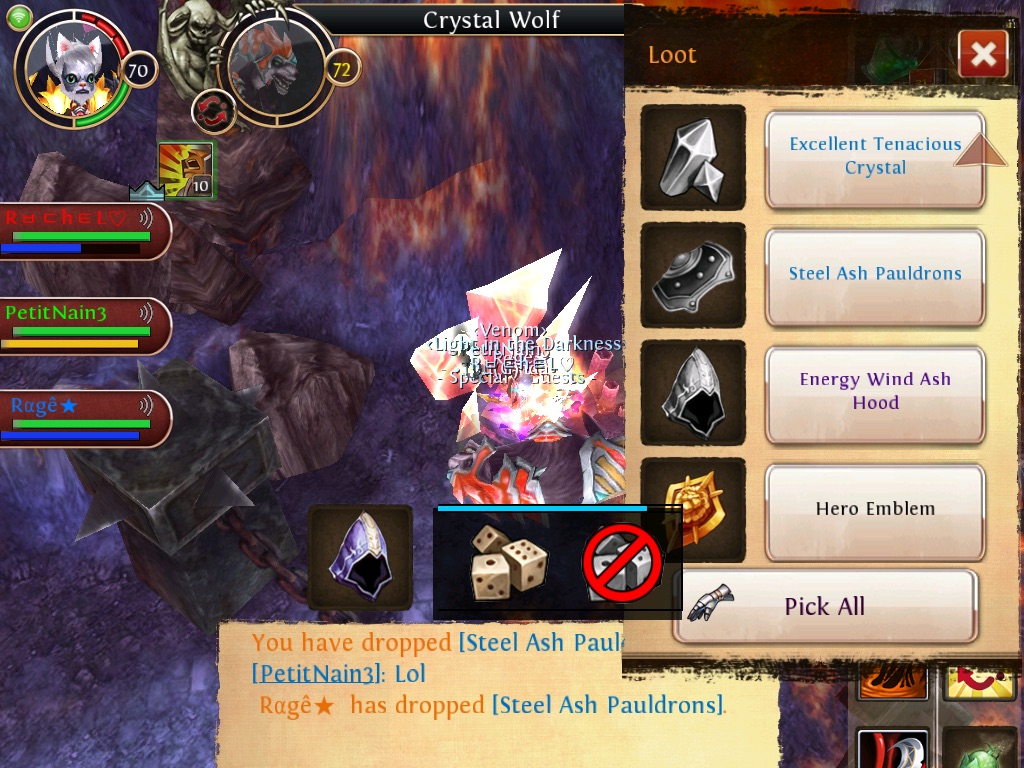Screen dimensions: 1024x768
Task: Take the Excellent Tenacious Crystal
Action: point(875,157)
